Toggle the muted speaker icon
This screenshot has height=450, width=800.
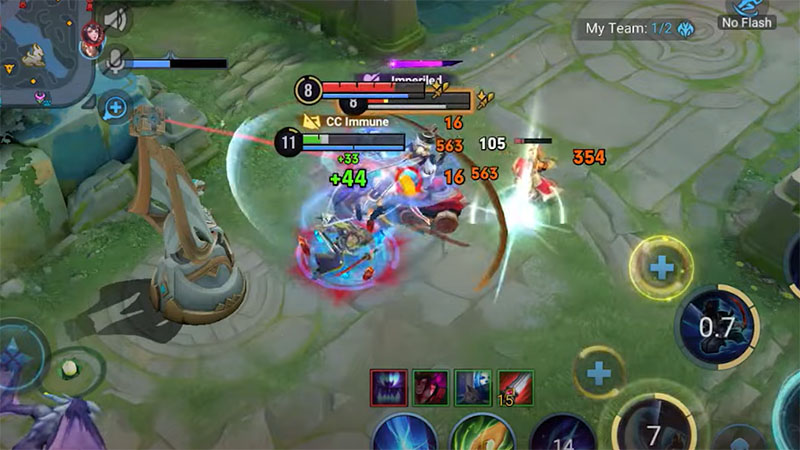[x=118, y=19]
